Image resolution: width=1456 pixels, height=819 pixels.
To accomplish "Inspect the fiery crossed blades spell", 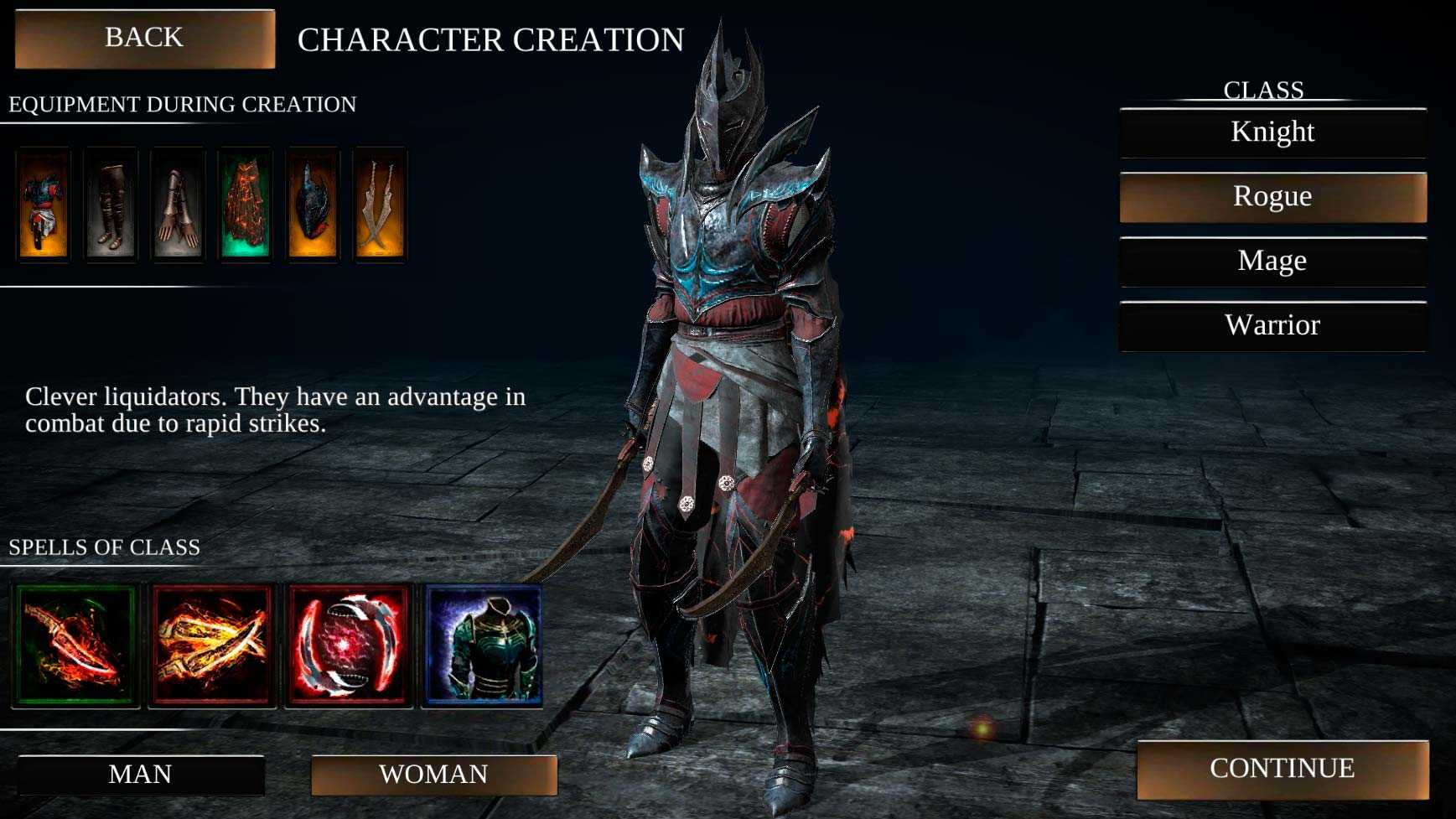I will point(212,645).
